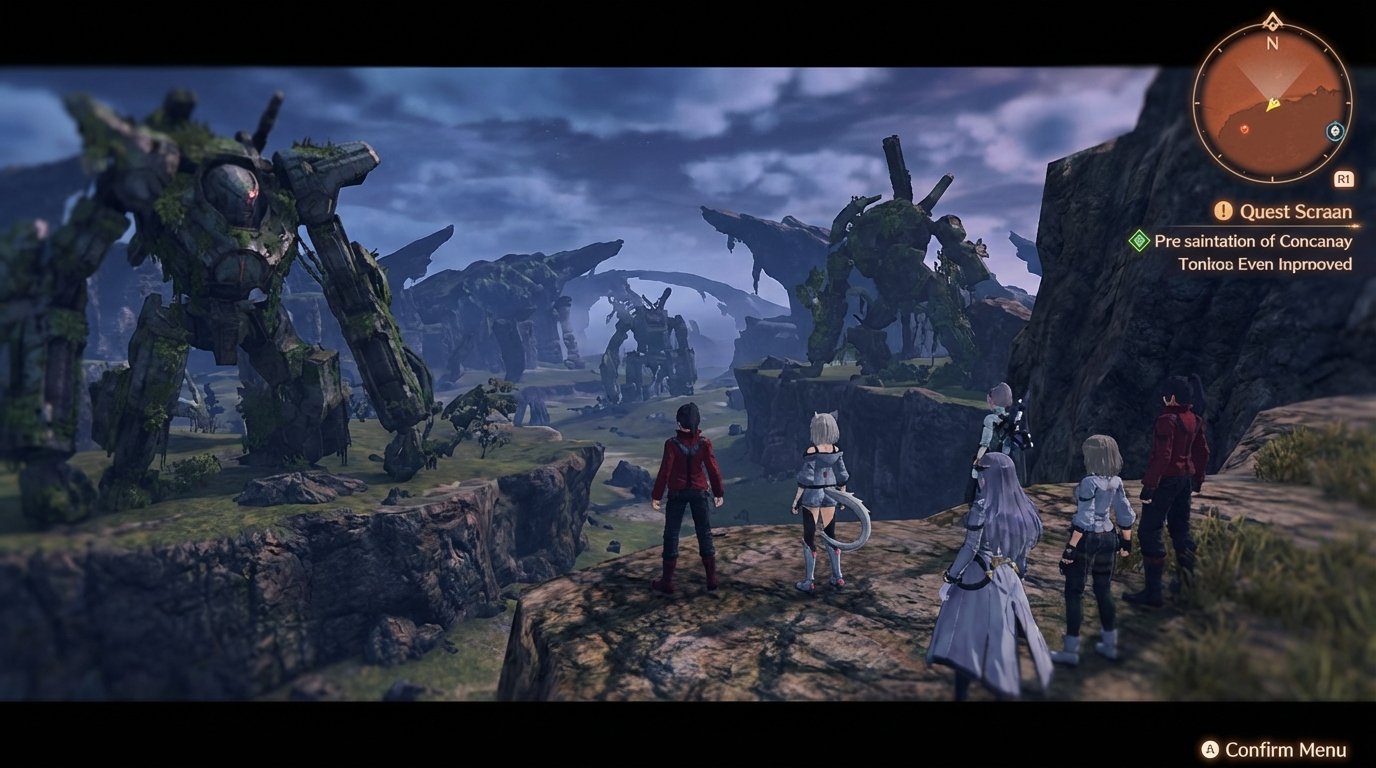Image resolution: width=1376 pixels, height=768 pixels.
Task: Click the N north indicator on the compass
Action: tap(1270, 44)
